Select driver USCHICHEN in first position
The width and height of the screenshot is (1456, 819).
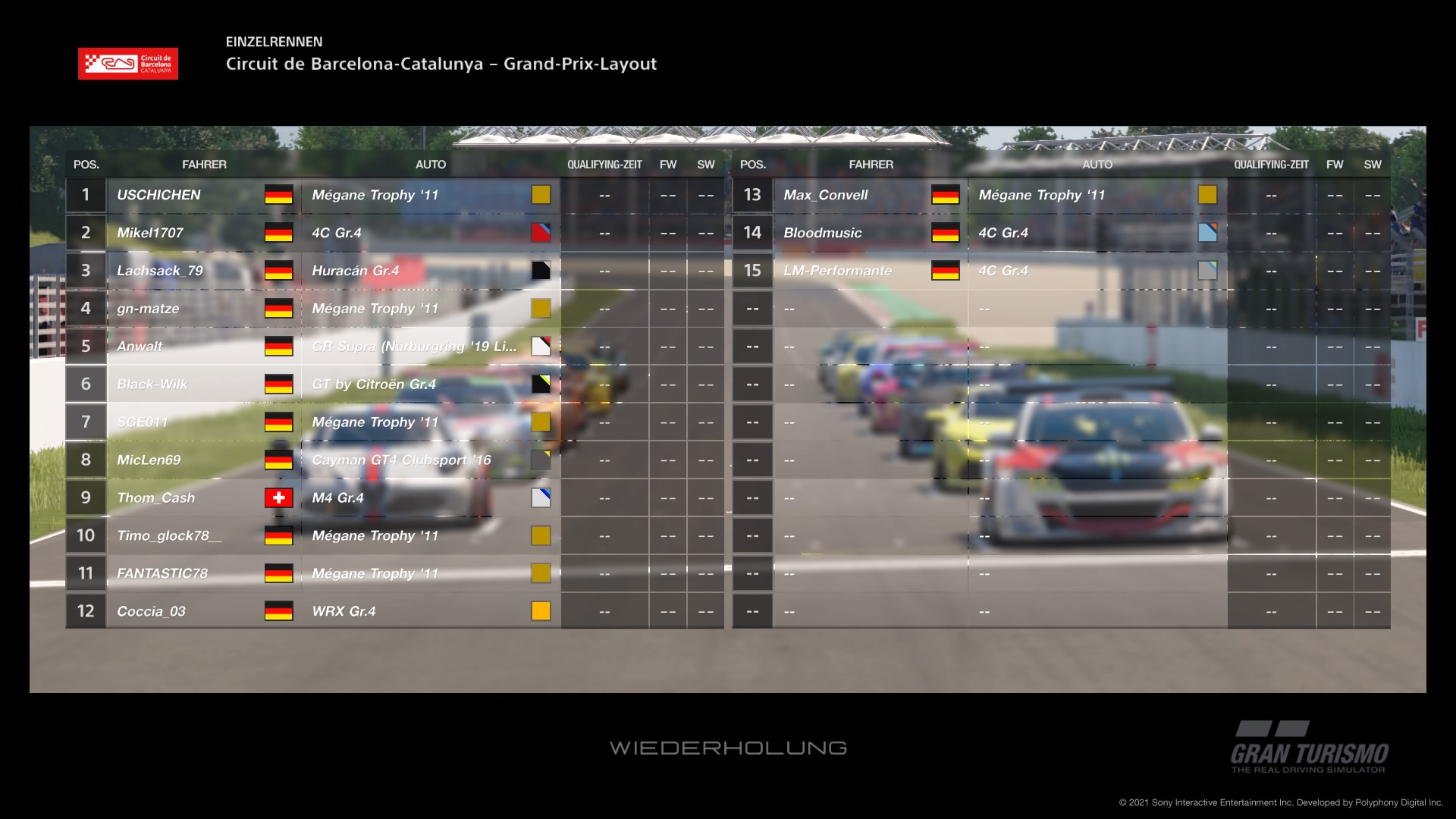click(158, 195)
